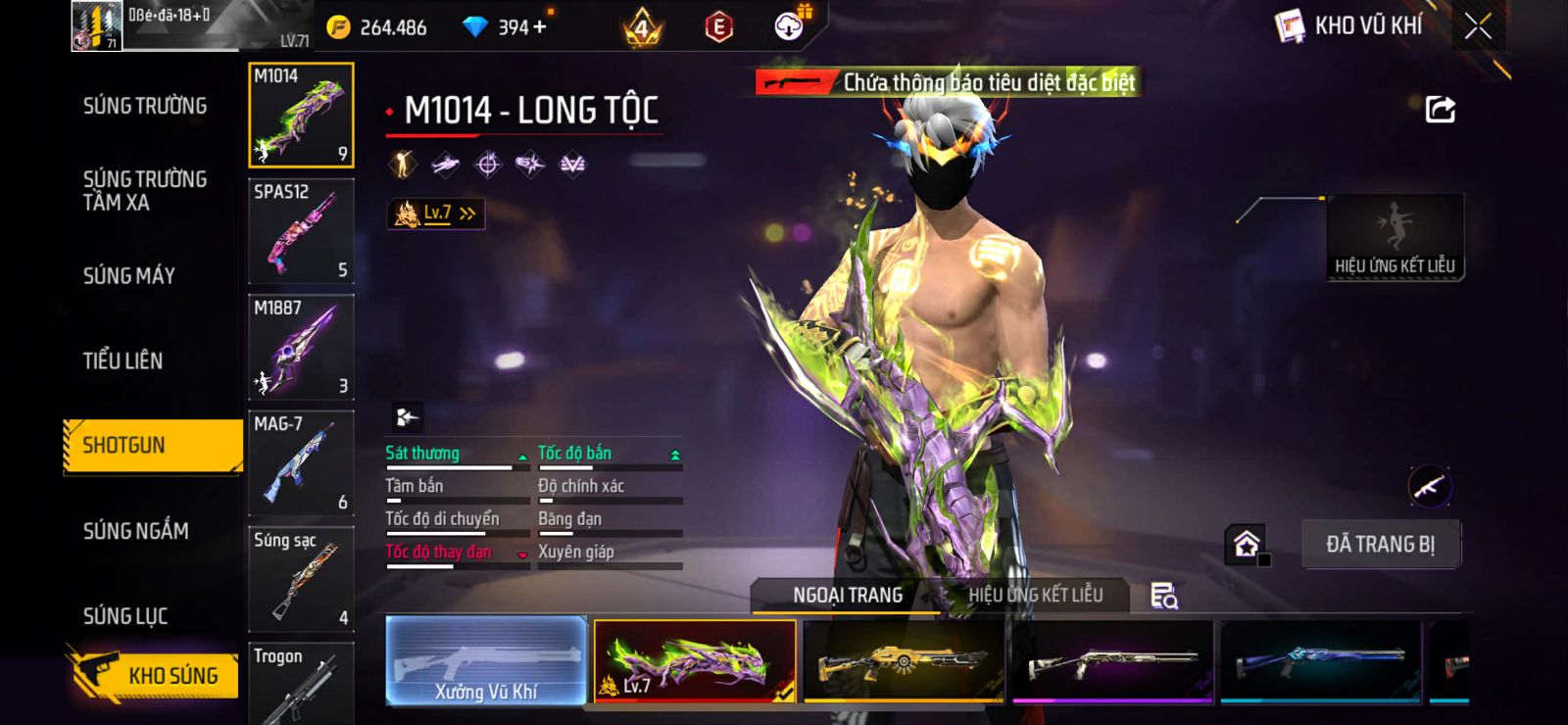Click the home icon beside equip button
1568x725 pixels.
(1247, 544)
